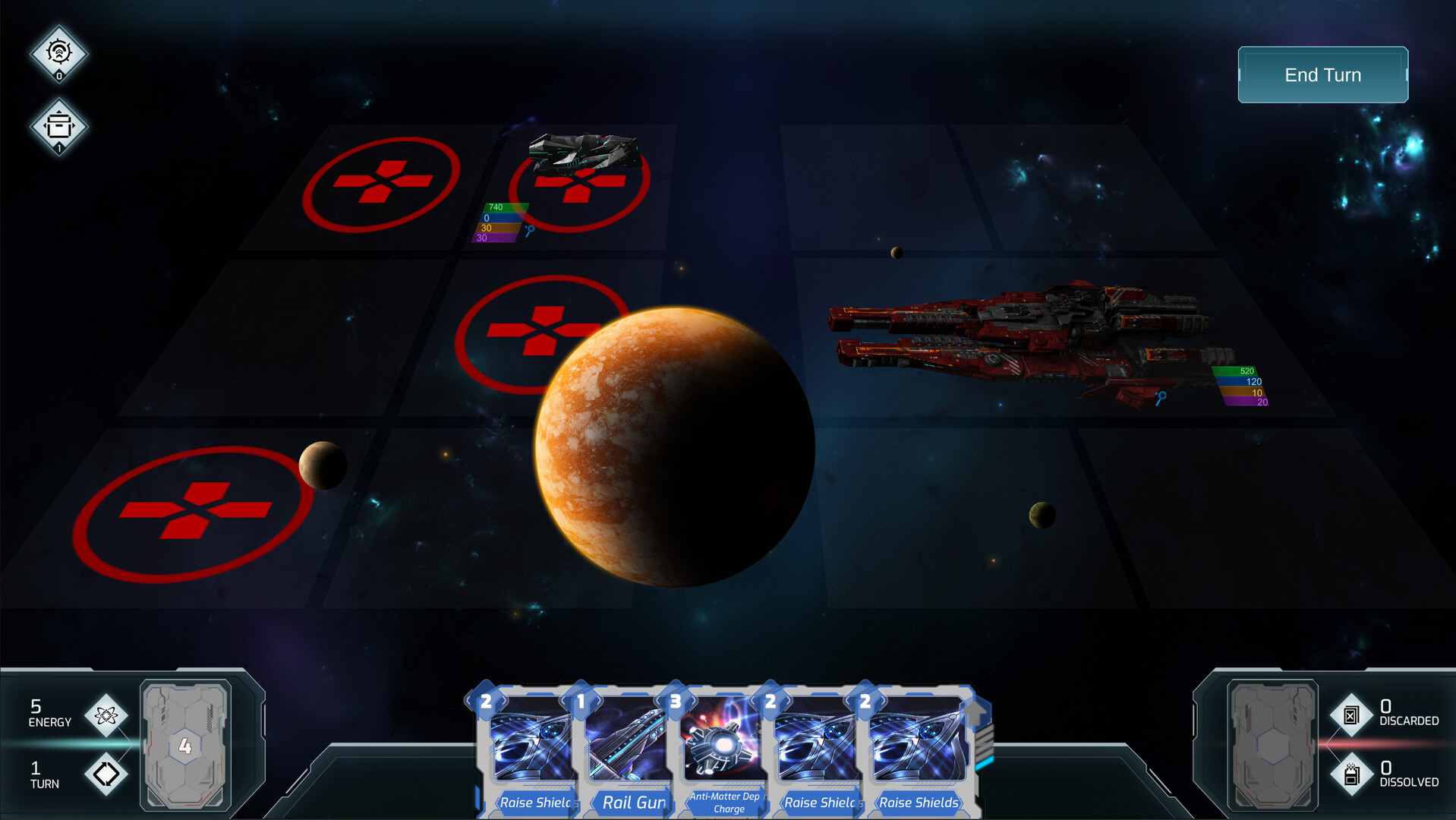Screen dimensions: 1456x820
Task: Click the Turn diamond icon next to turn counter
Action: pyautogui.click(x=106, y=774)
